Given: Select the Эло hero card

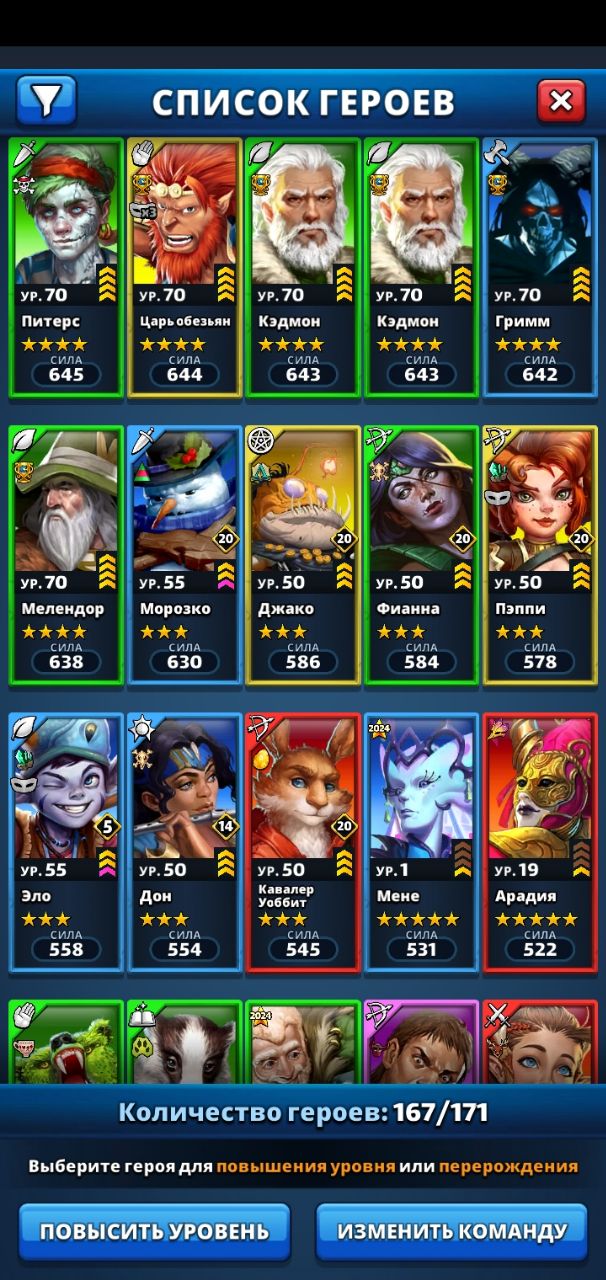Looking at the screenshot, I should [x=66, y=842].
